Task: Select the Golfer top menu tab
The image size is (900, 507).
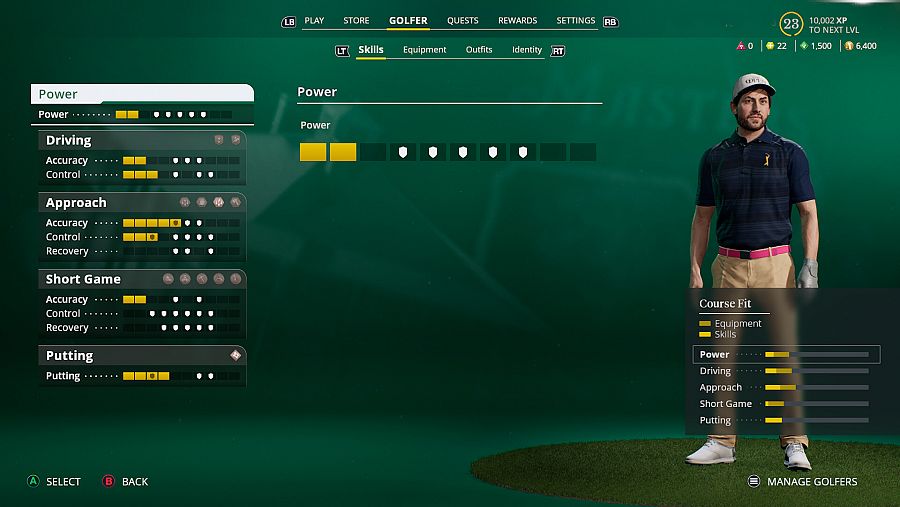Action: 408,20
